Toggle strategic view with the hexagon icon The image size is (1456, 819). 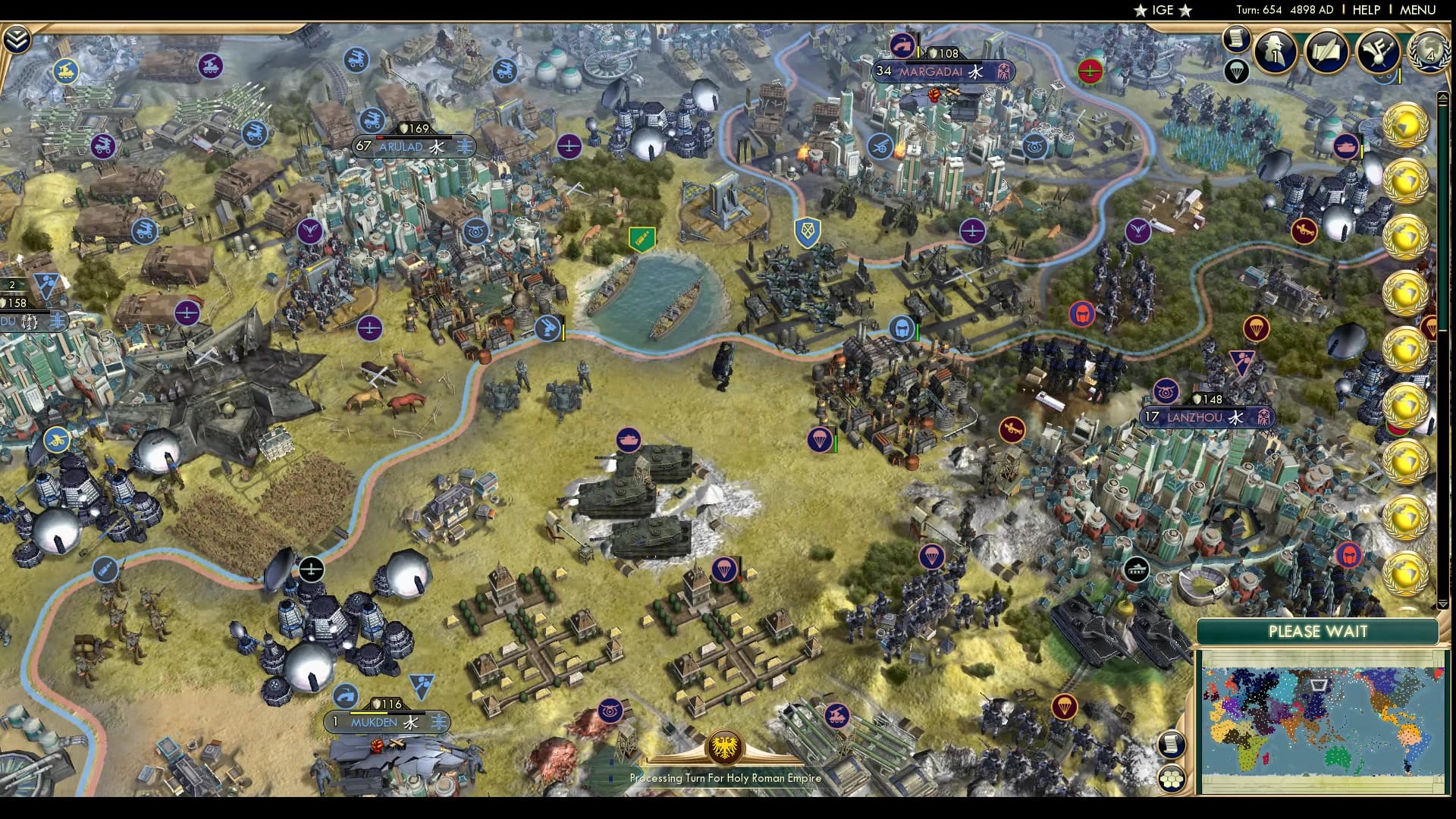coord(1171,778)
